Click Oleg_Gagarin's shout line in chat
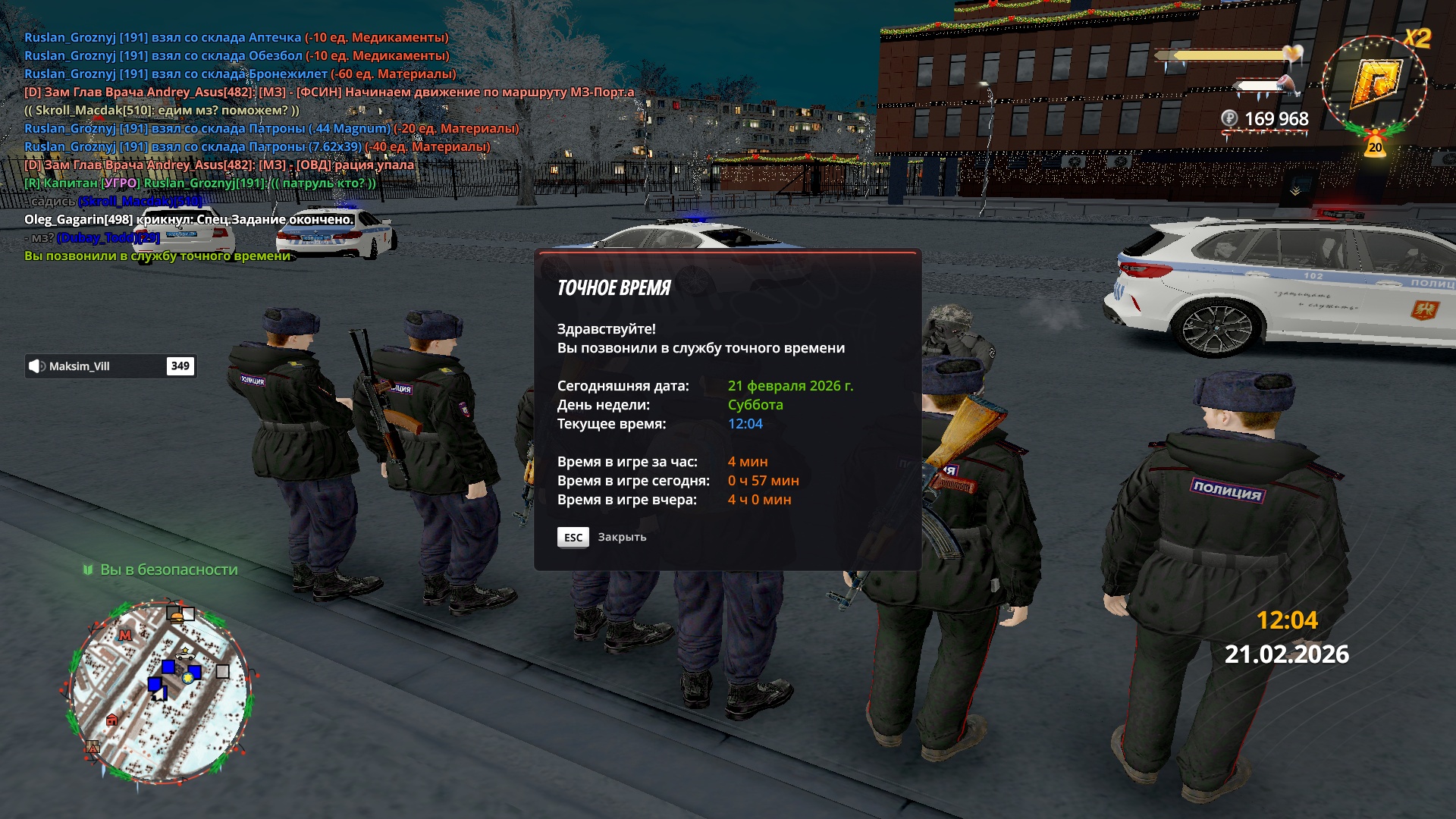Screen dimensions: 1456x819 pos(189,220)
